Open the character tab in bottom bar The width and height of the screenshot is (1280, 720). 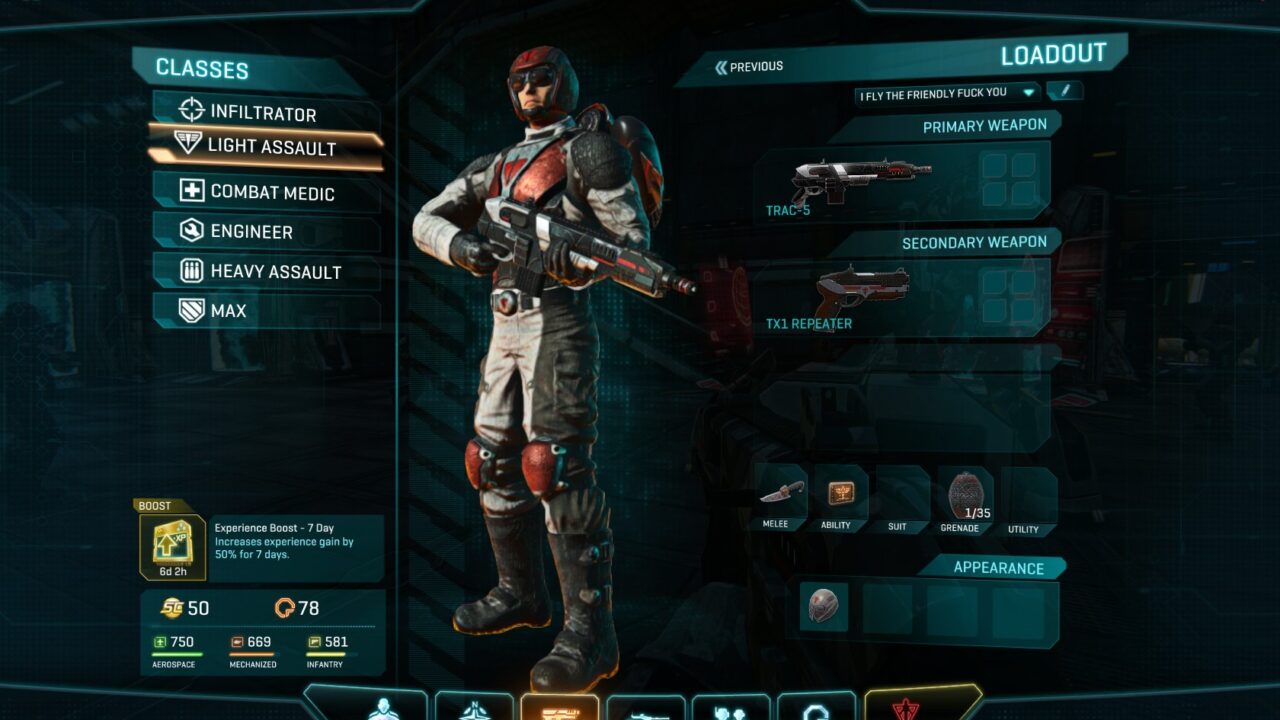click(385, 707)
